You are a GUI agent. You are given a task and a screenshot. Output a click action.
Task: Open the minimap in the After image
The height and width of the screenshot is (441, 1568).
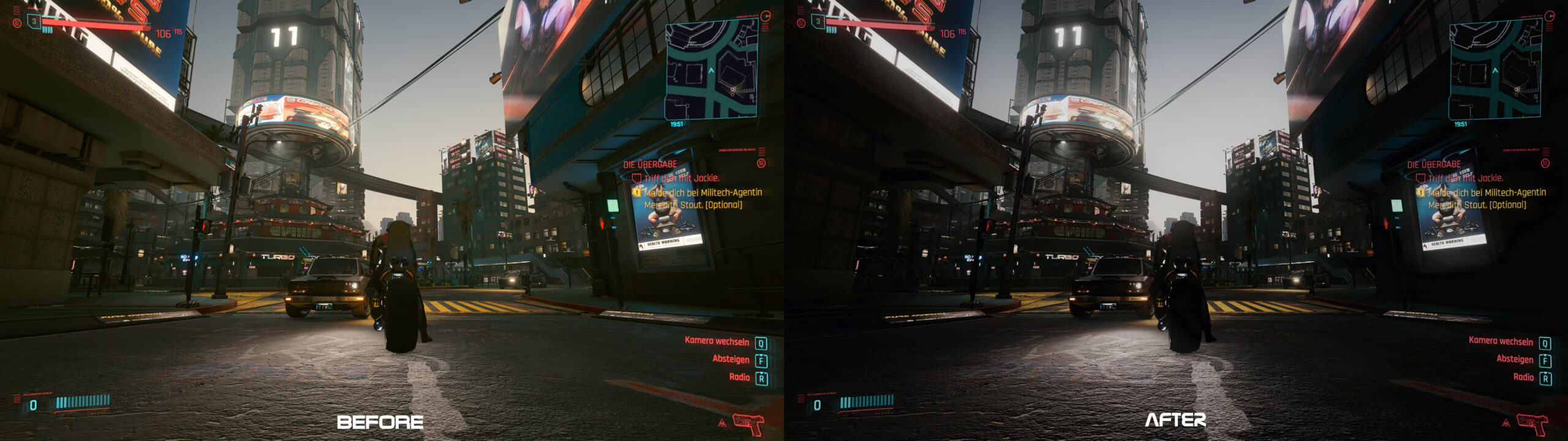point(1495,69)
